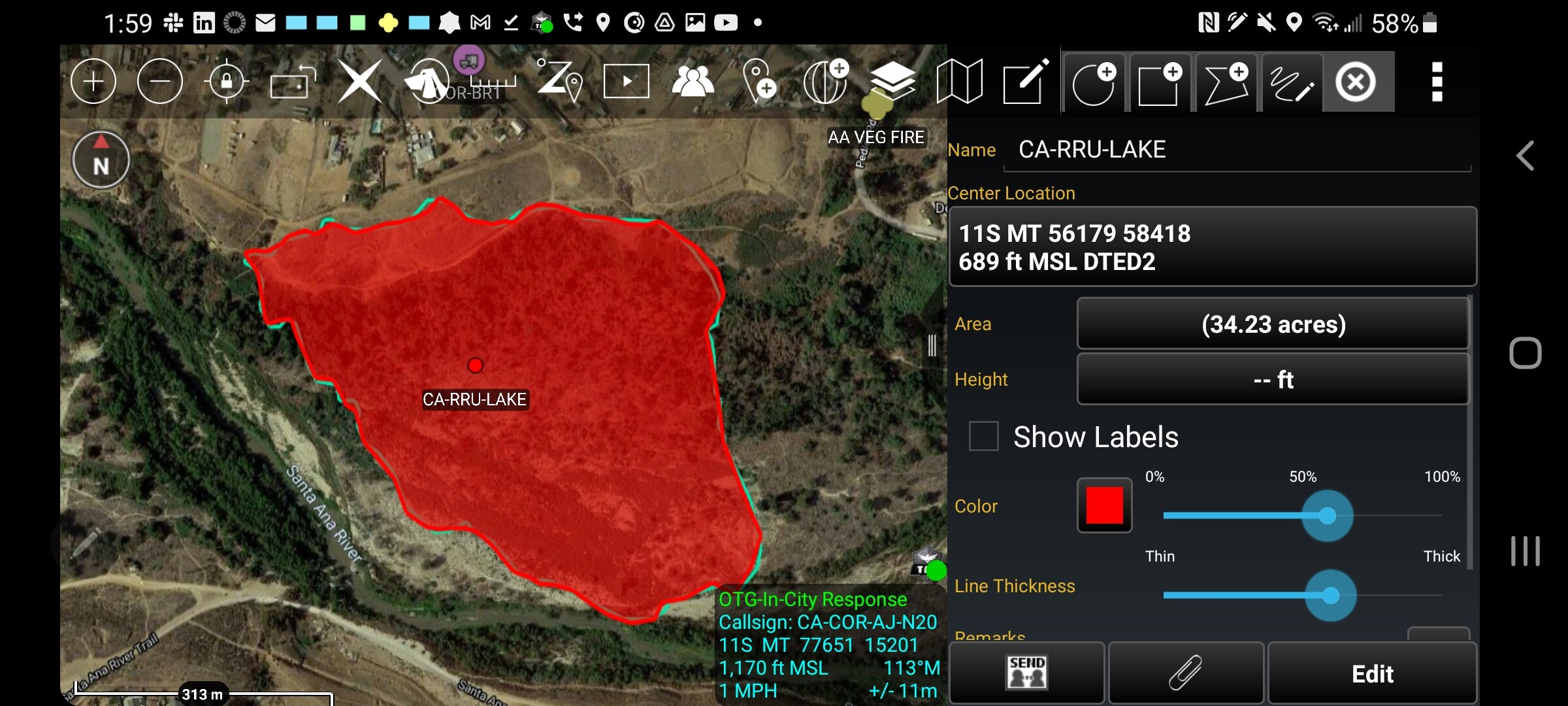Enable the Show Labels checkbox

[984, 436]
